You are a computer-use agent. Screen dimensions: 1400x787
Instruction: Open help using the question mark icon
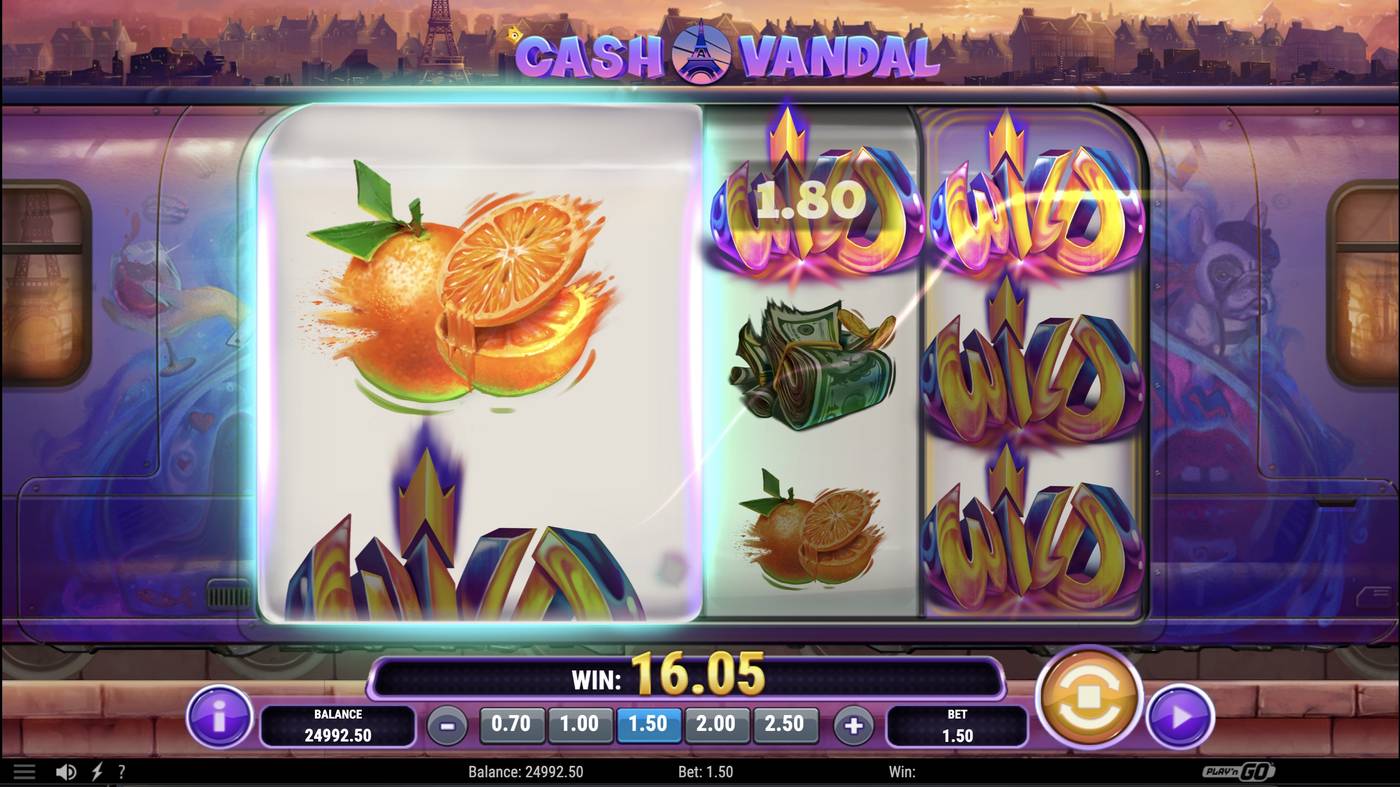[x=122, y=771]
